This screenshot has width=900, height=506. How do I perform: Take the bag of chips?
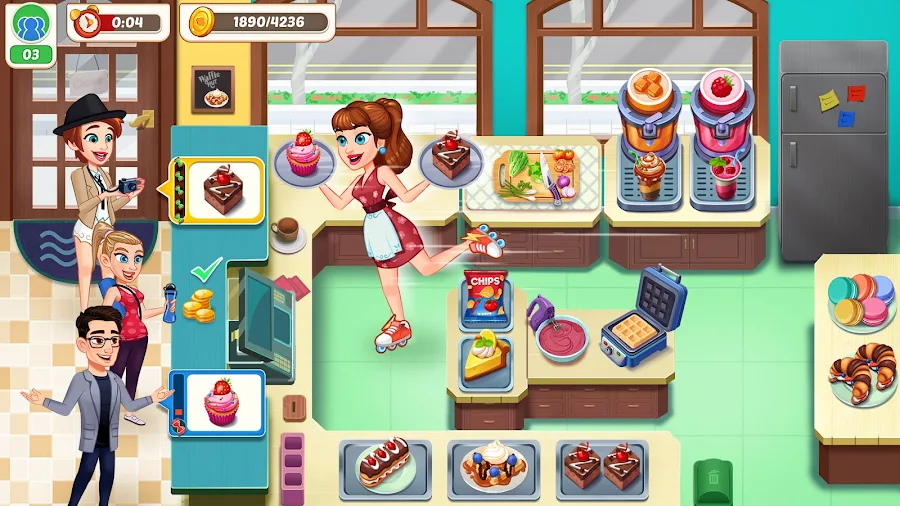pos(485,298)
